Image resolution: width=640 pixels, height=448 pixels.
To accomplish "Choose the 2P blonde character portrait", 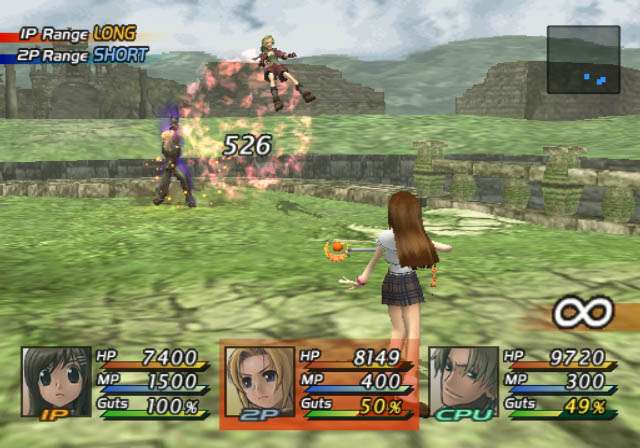I will tap(259, 380).
